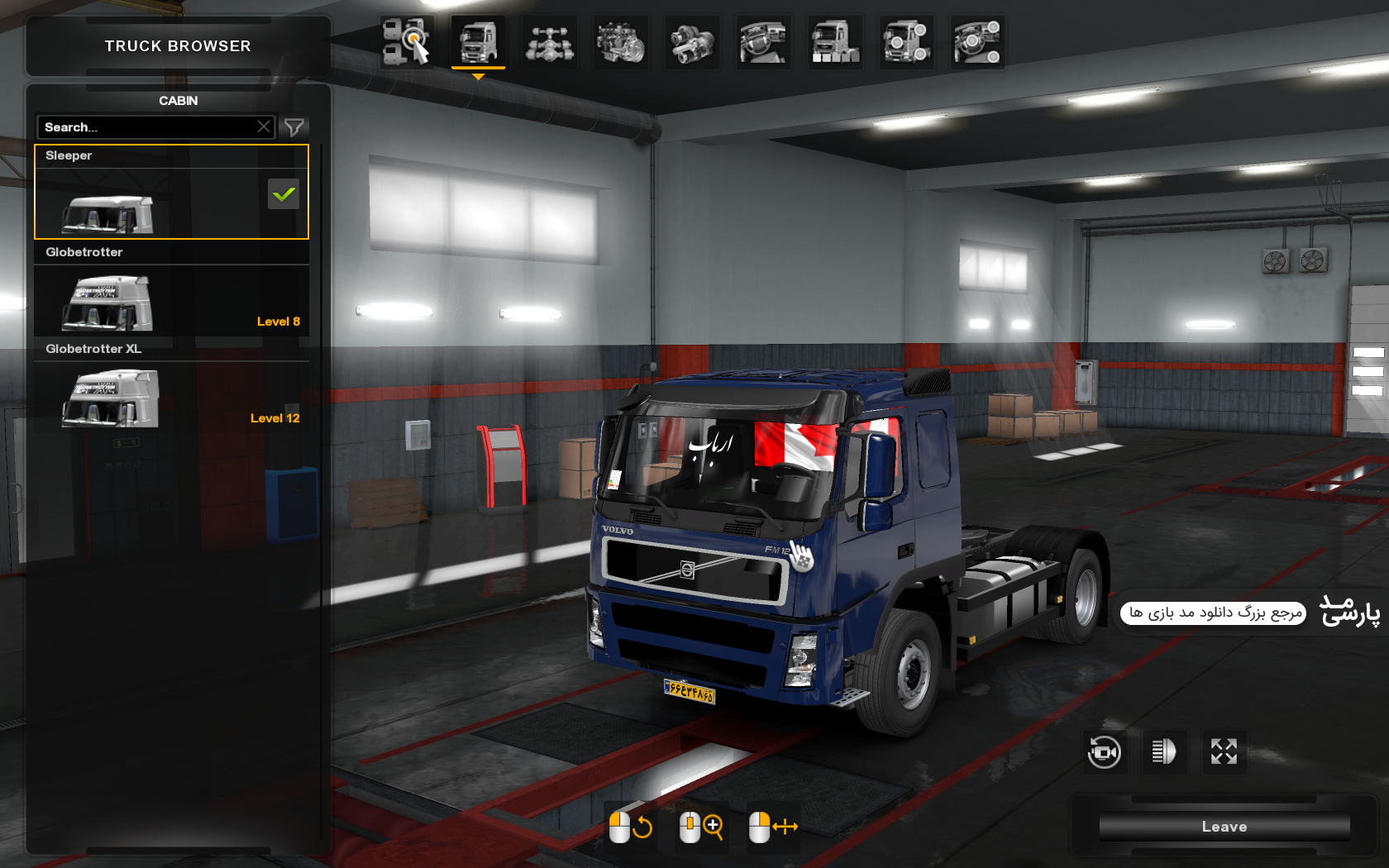
Task: Toggle the truck headlights
Action: click(1163, 751)
